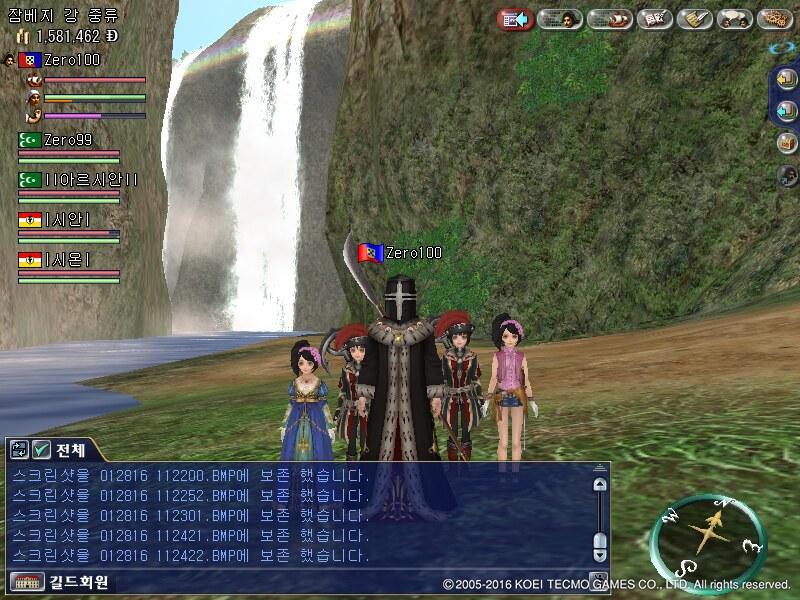Open the ship information menu
The width and height of the screenshot is (800, 600).
pyautogui.click(x=609, y=18)
